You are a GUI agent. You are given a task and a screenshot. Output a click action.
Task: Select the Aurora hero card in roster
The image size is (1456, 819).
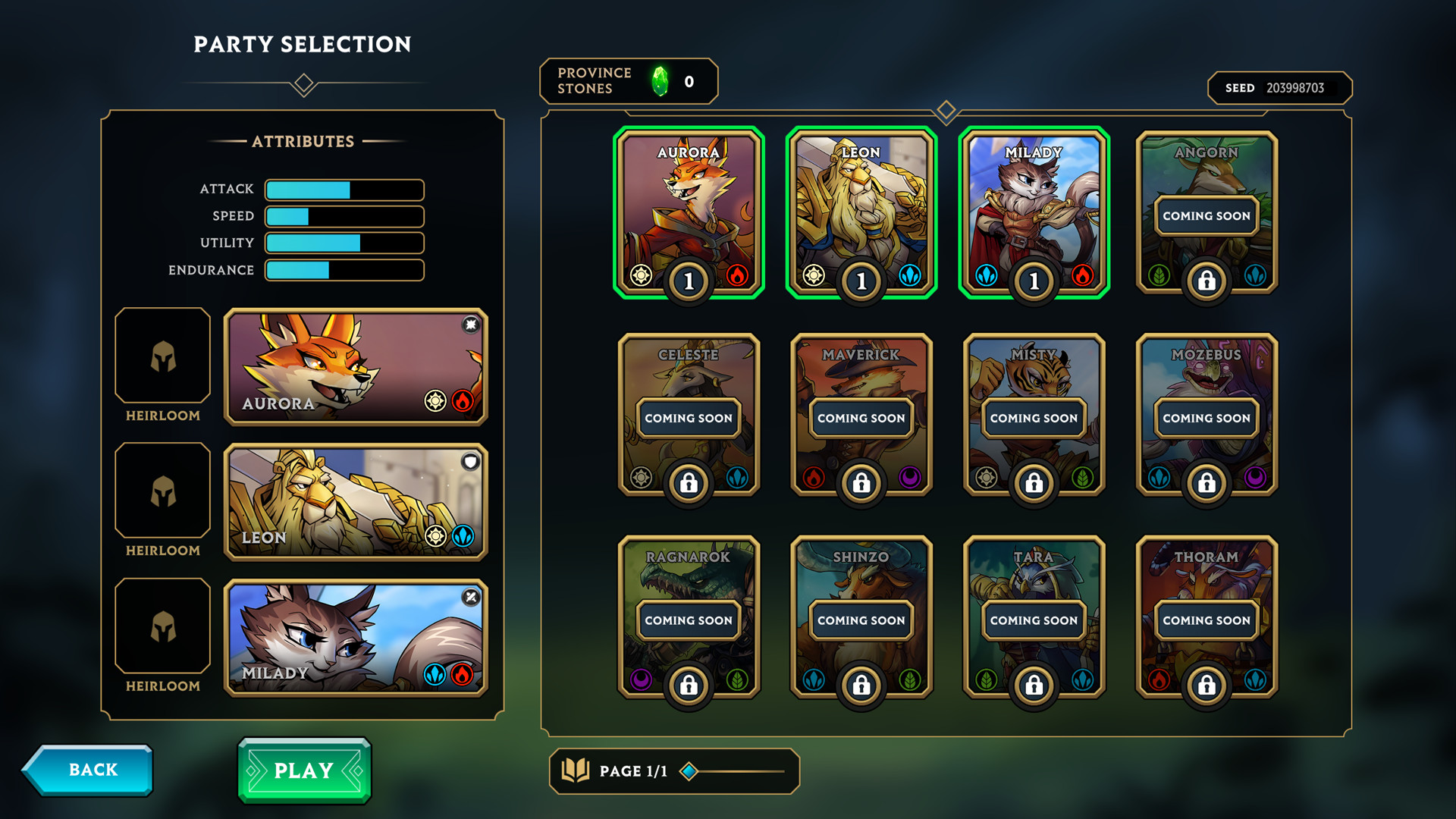coord(689,212)
